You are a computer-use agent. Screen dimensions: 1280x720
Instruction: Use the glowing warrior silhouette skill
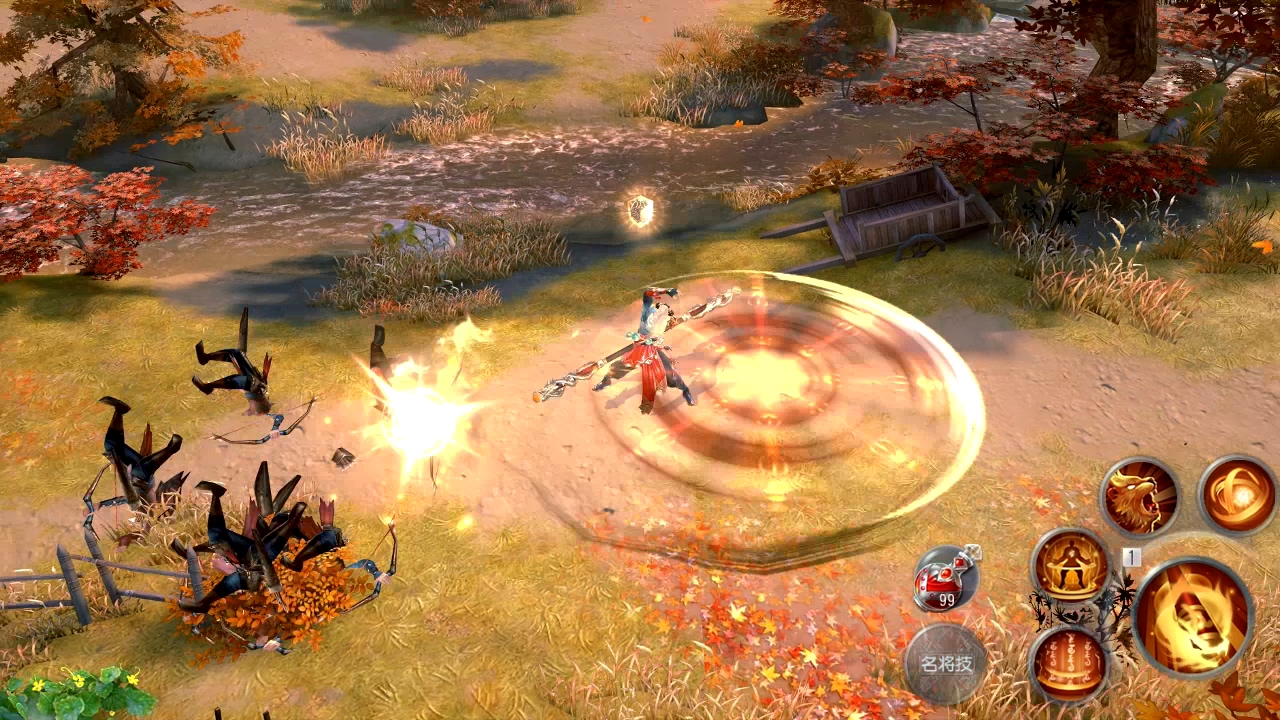1070,567
